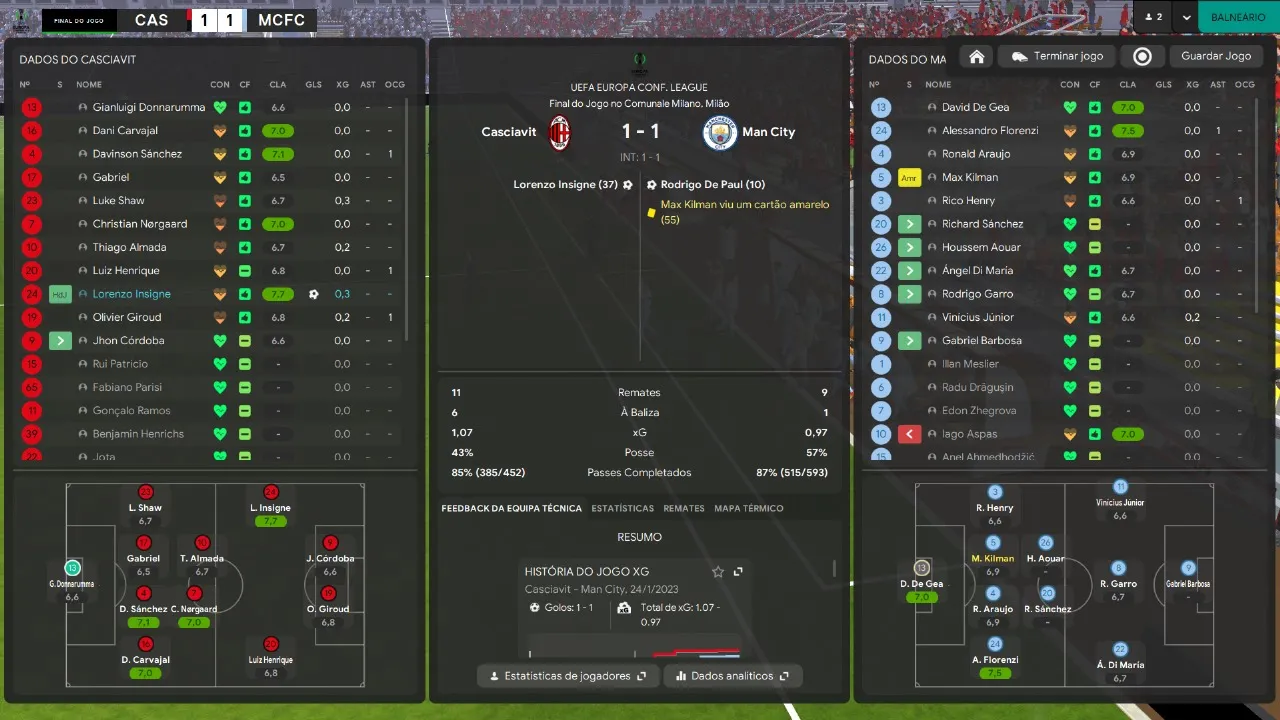Select Alessandro Florenzi in Man City list
The height and width of the screenshot is (720, 1280).
click(990, 130)
